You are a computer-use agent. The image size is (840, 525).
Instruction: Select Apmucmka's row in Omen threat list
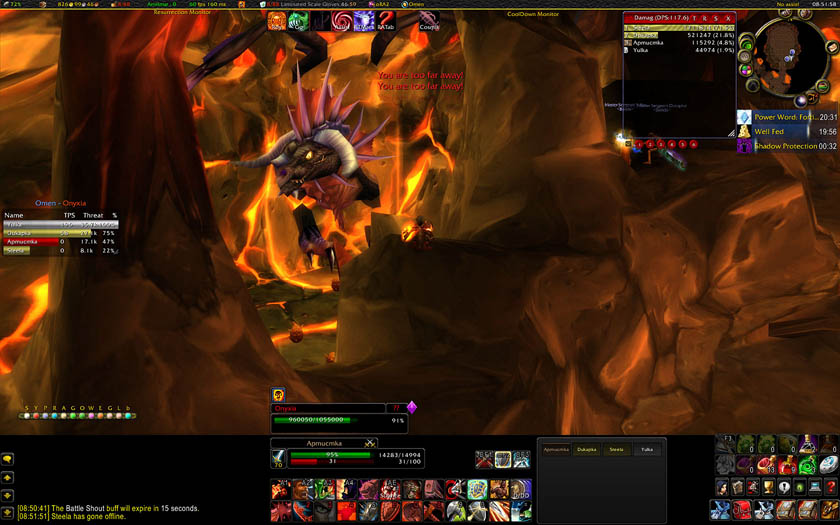click(x=60, y=241)
